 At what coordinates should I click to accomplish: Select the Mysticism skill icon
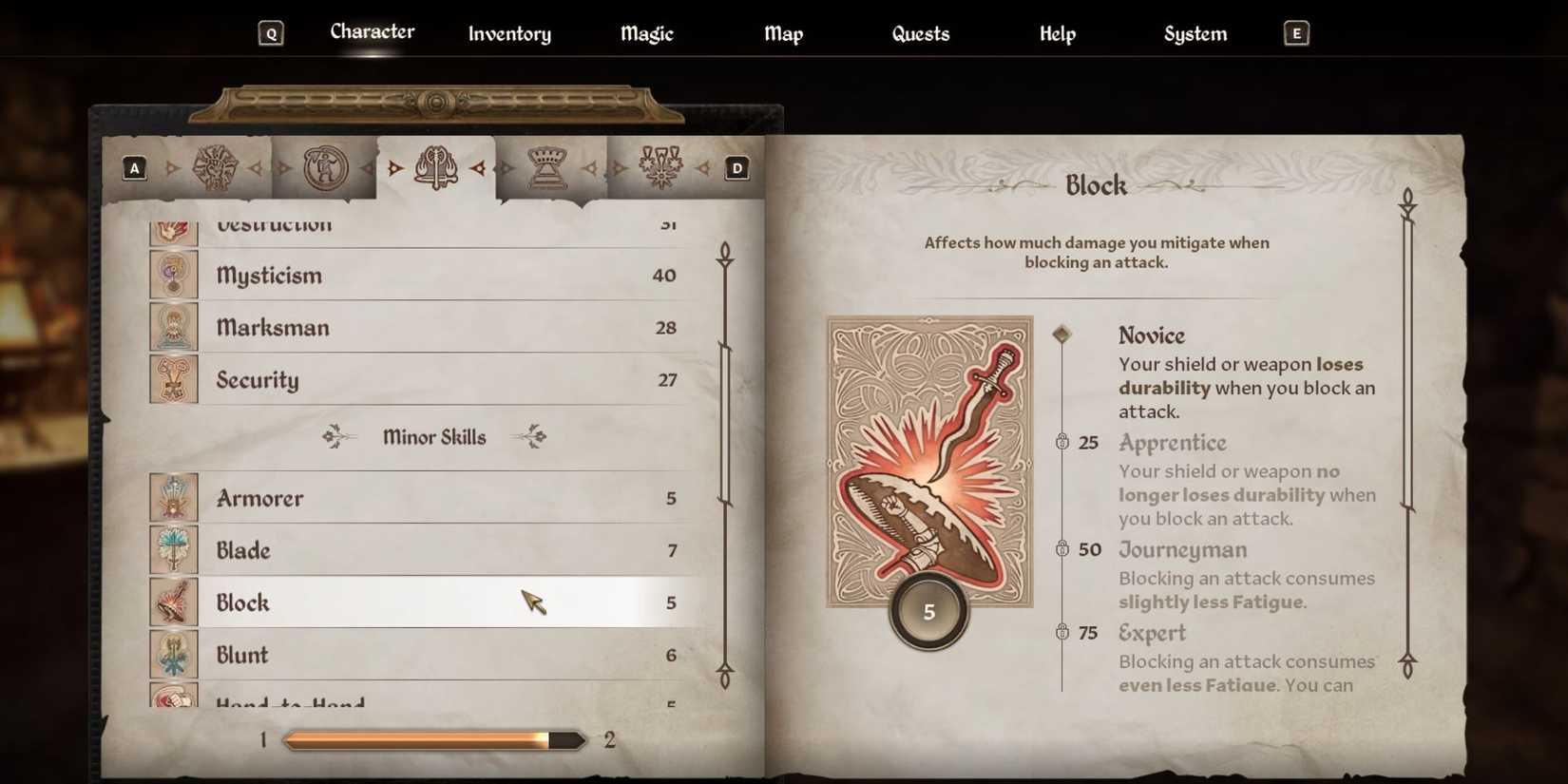174,275
